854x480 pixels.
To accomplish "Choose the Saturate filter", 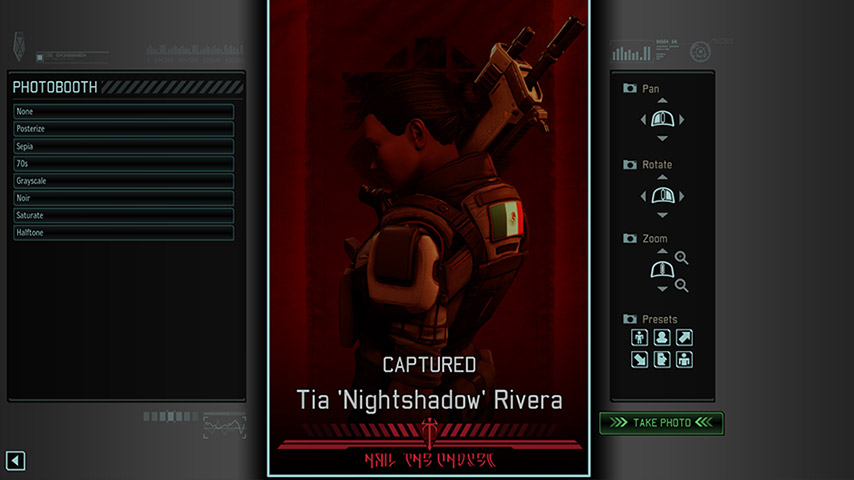I will pos(124,215).
